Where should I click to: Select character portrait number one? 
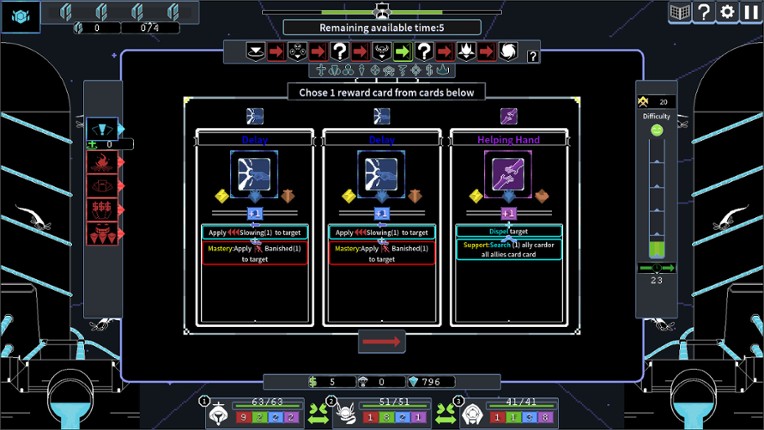coord(217,412)
